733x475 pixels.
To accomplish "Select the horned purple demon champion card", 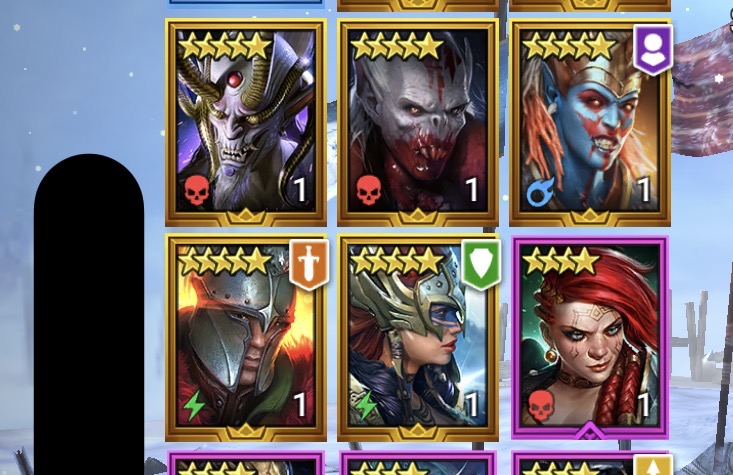I will click(x=246, y=122).
